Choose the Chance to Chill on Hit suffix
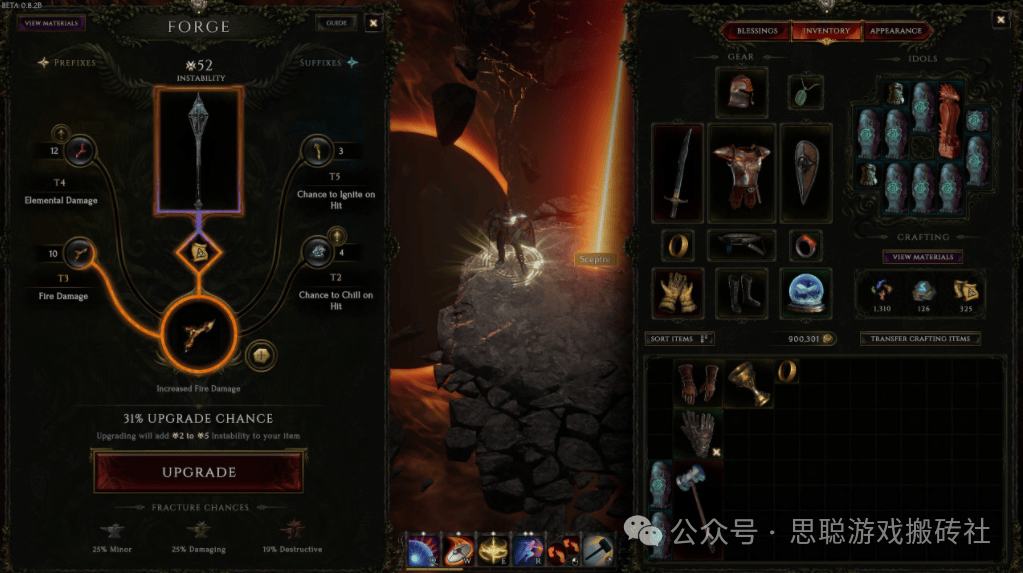Viewport: 1023px width, 573px height. [x=318, y=253]
